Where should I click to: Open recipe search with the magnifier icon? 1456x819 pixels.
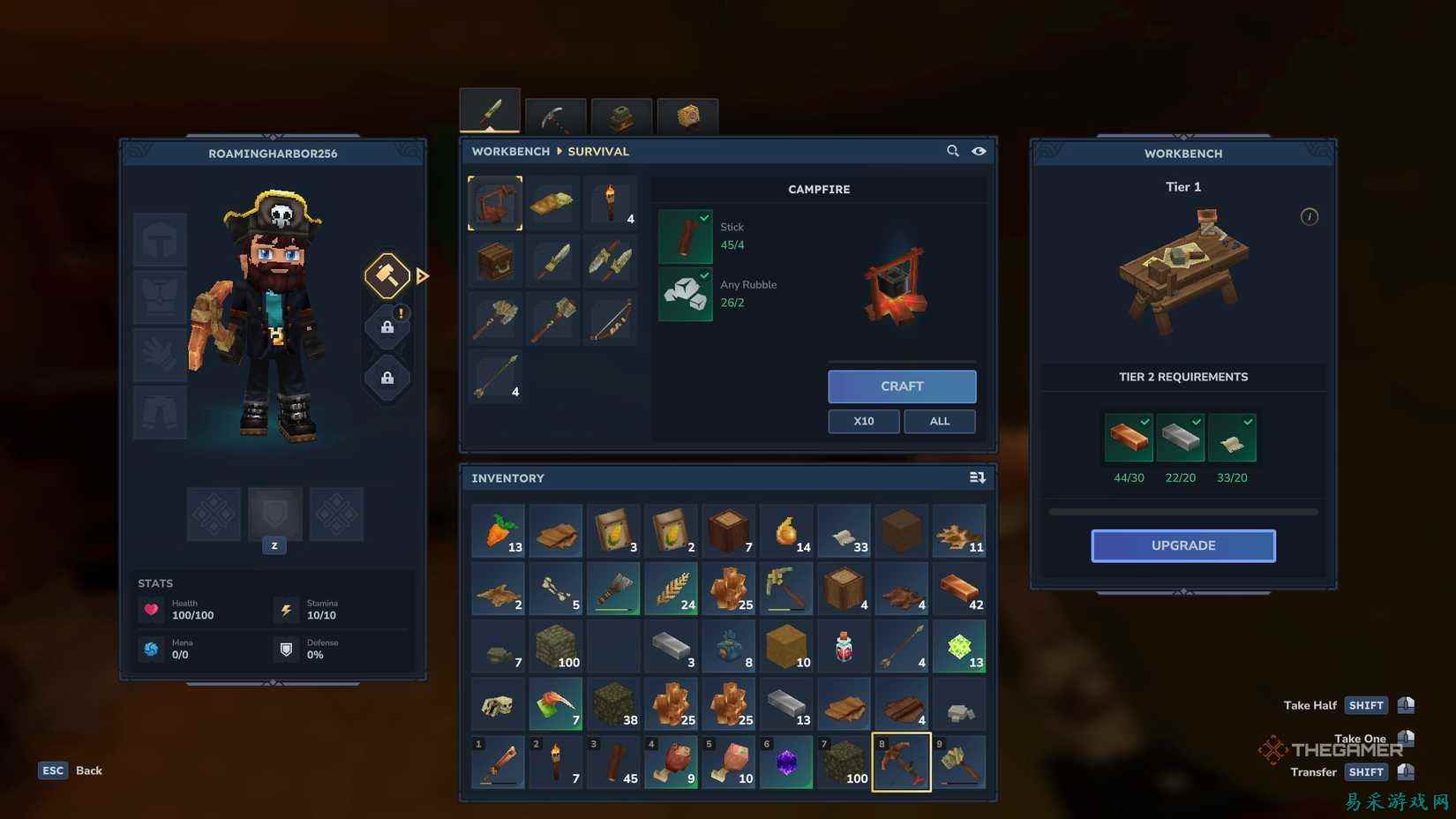[953, 151]
